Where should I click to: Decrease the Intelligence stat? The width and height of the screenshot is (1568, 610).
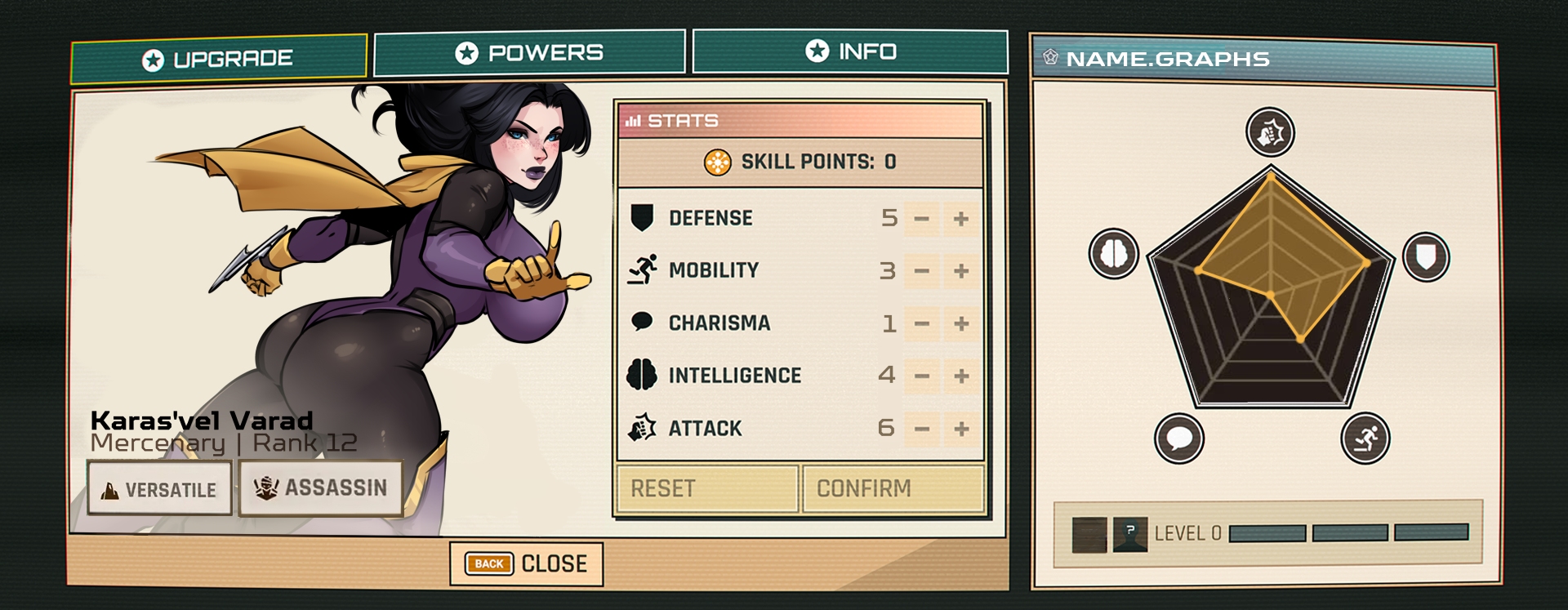(x=922, y=376)
